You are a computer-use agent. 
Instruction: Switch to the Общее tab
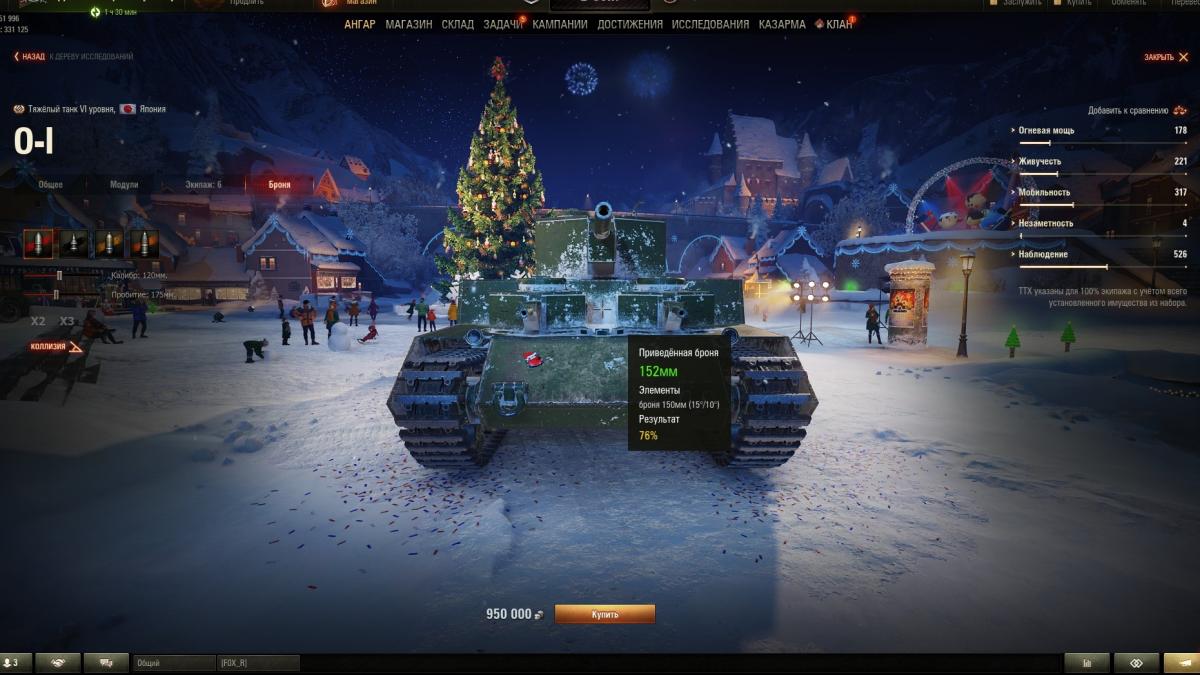tap(51, 185)
